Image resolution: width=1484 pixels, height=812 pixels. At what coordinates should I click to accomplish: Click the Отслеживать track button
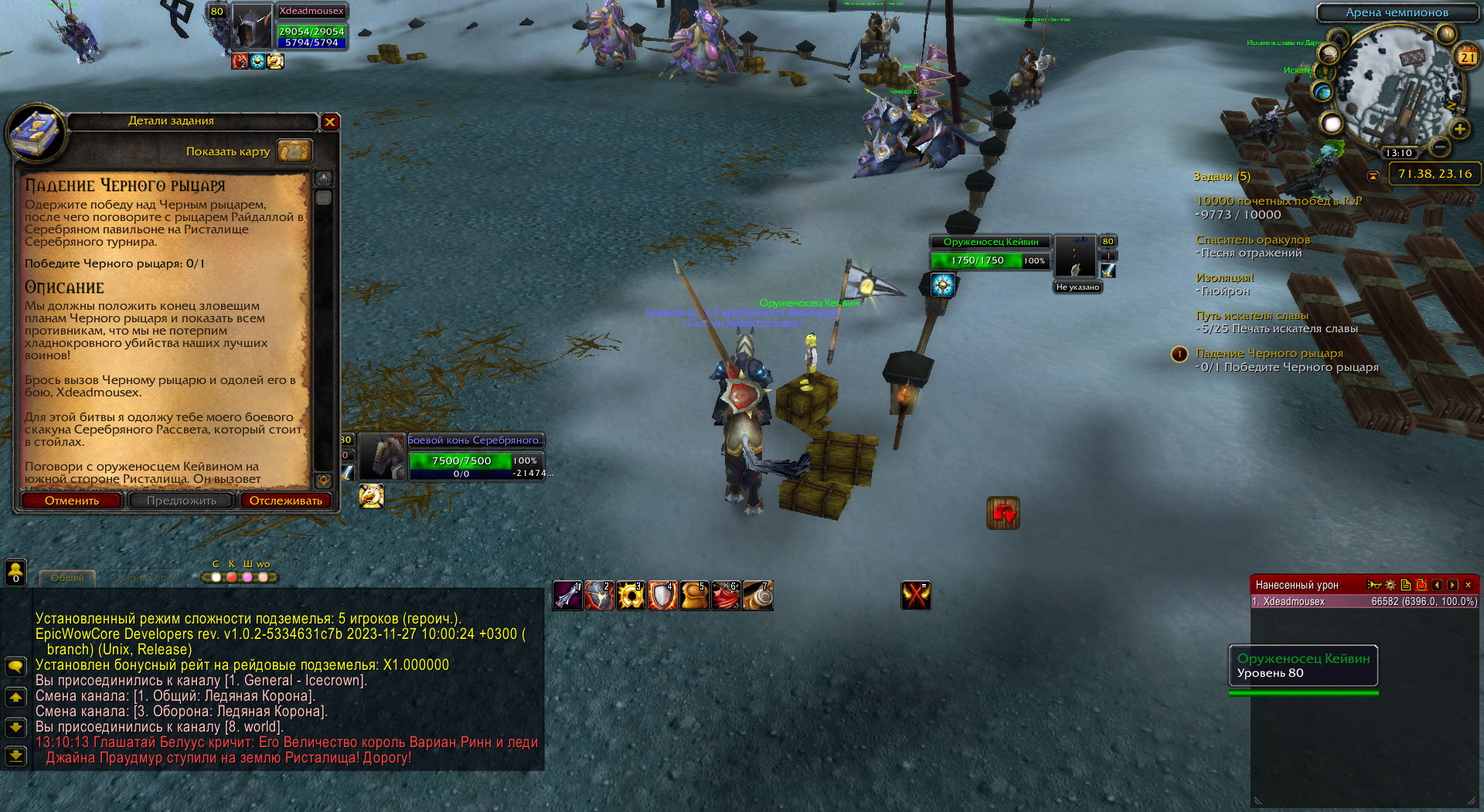pyautogui.click(x=285, y=501)
